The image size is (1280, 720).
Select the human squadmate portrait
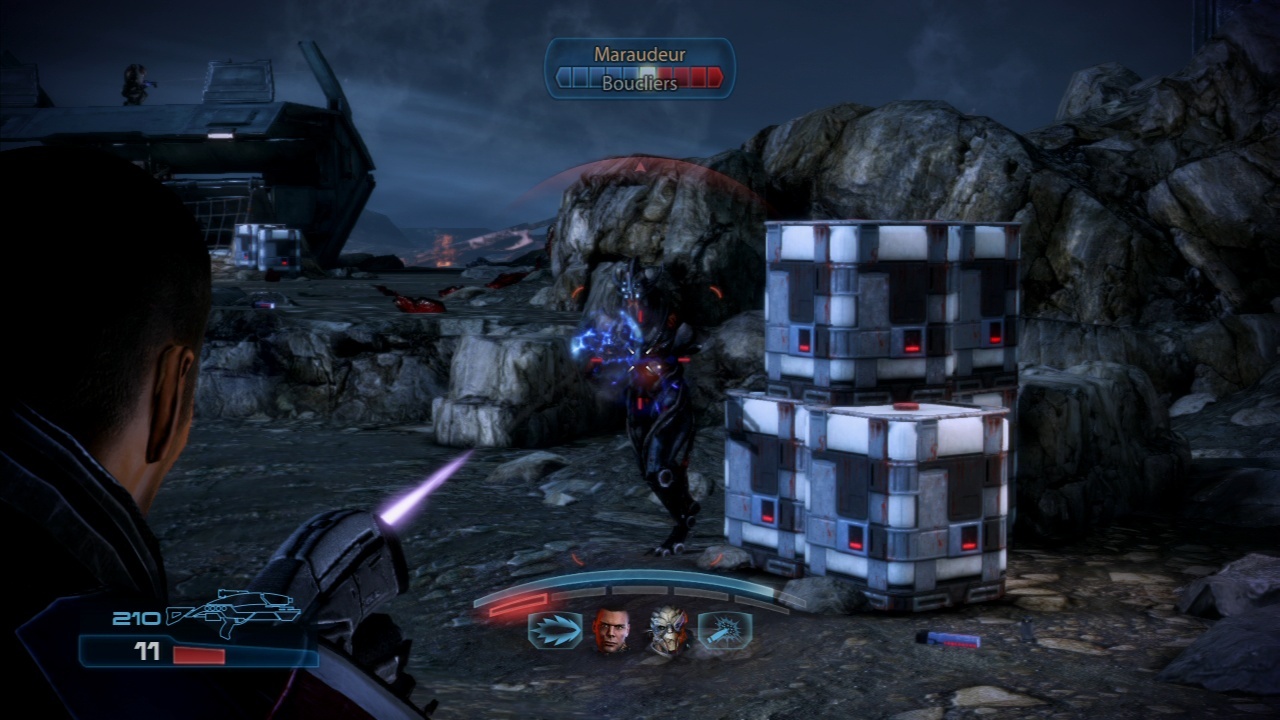coord(612,631)
